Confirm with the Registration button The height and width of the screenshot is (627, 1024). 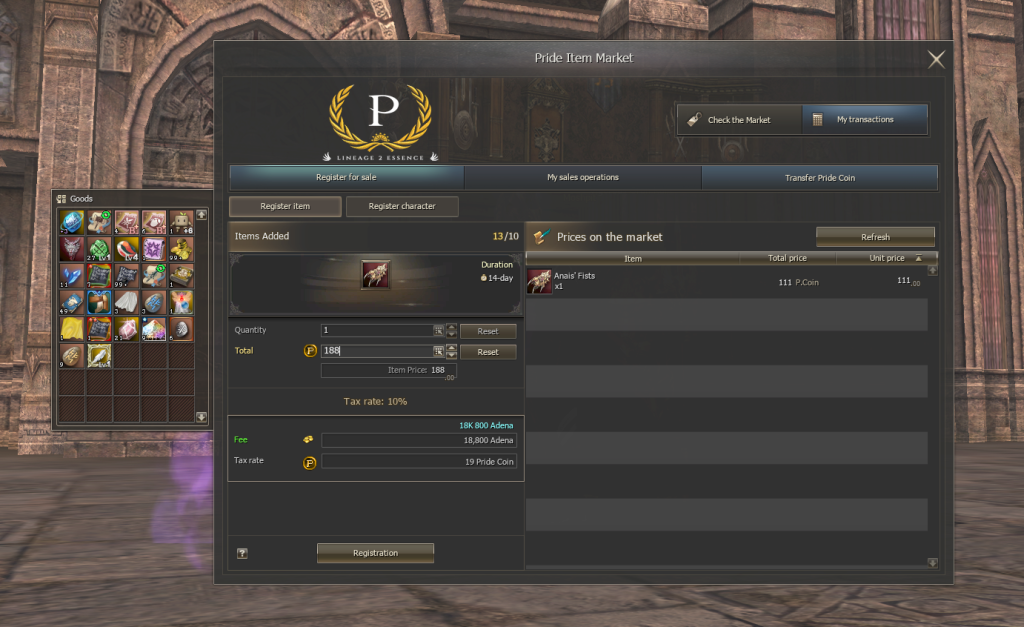pyautogui.click(x=375, y=553)
